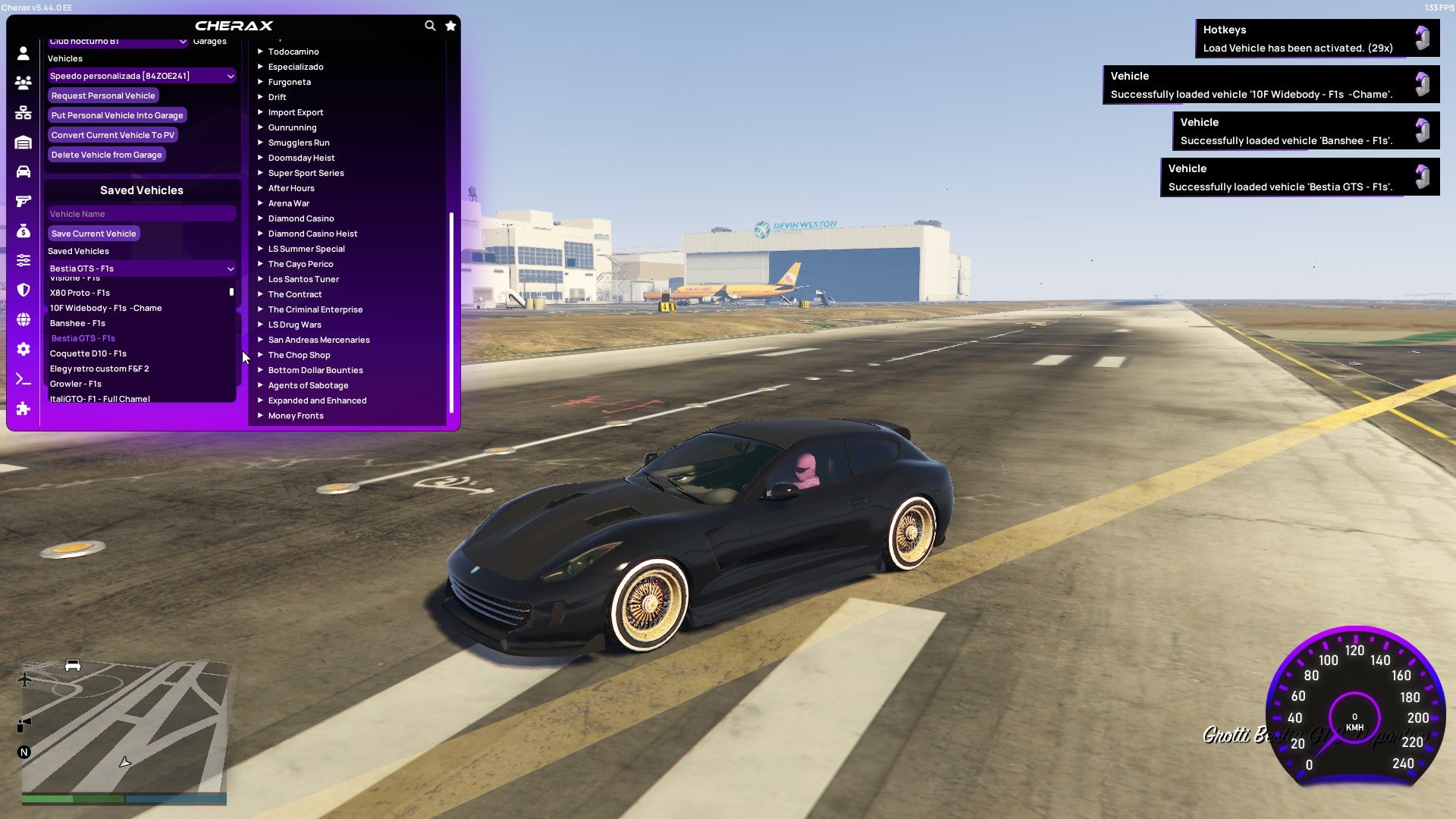This screenshot has width=1456, height=819.
Task: Expand the Doomsday Heist category
Action: pyautogui.click(x=300, y=158)
